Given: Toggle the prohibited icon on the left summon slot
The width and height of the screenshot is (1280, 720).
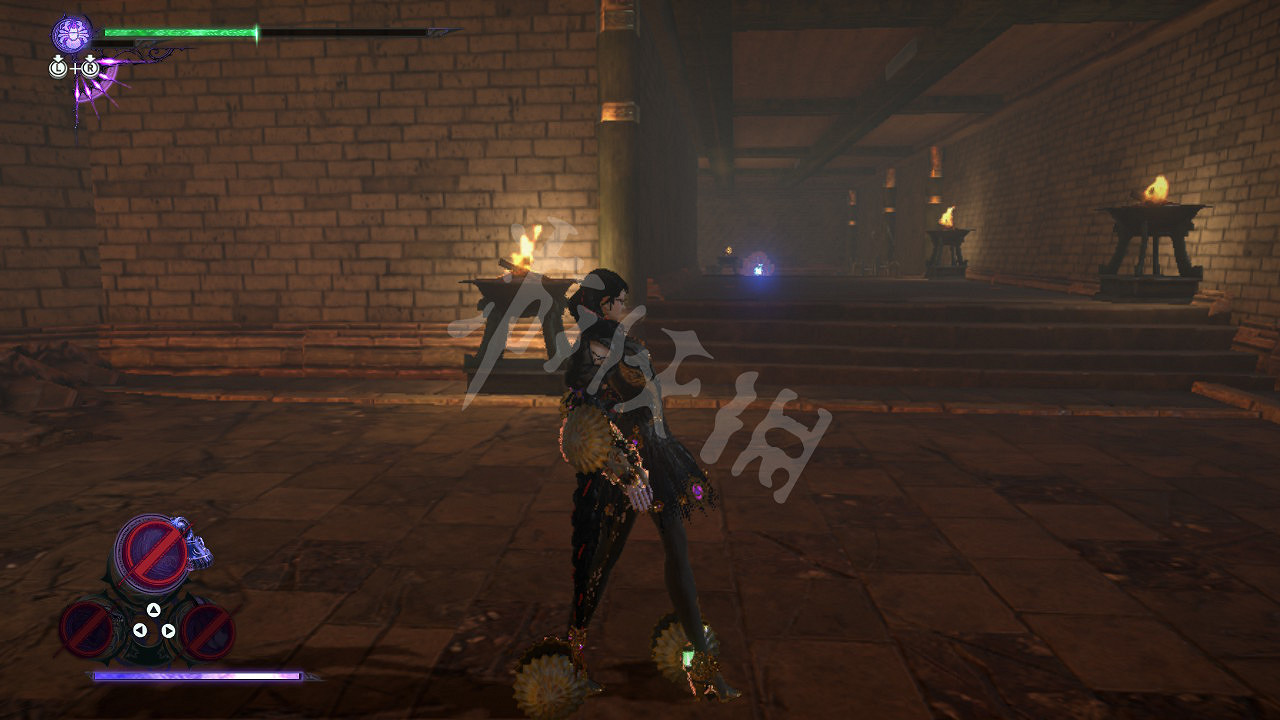Looking at the screenshot, I should point(87,631).
